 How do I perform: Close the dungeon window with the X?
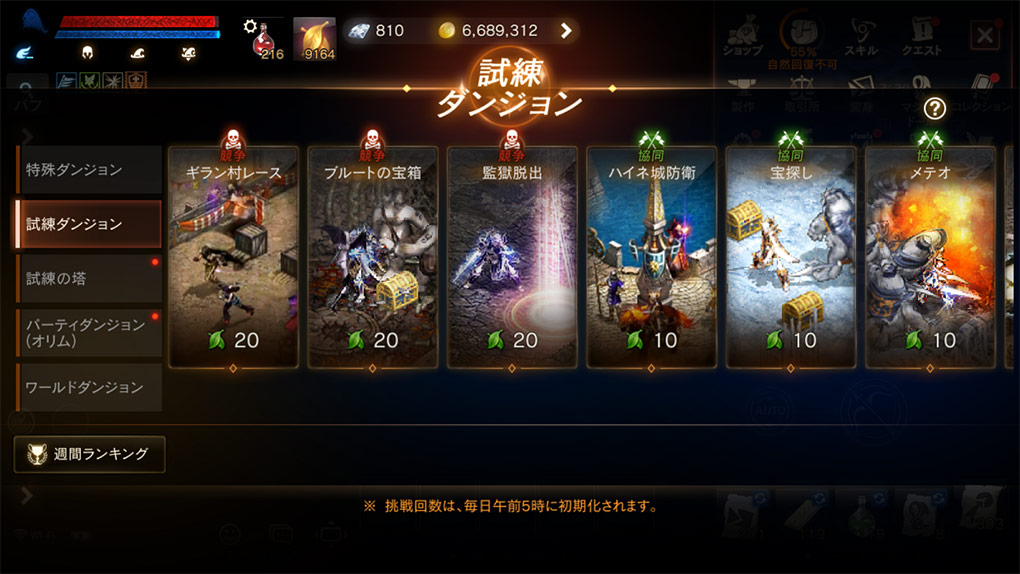pos(984,37)
